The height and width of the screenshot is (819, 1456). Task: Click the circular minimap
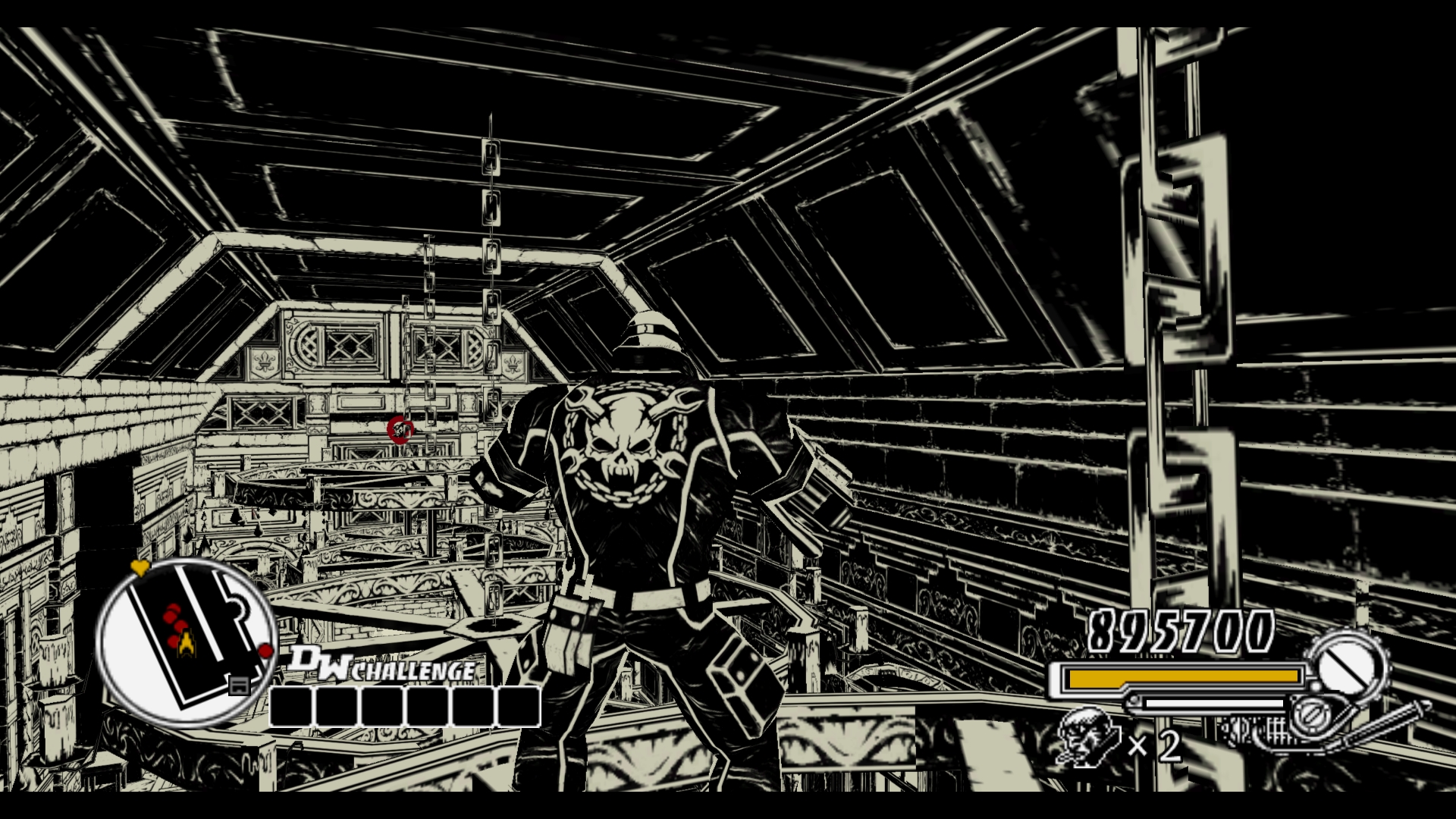[184, 642]
